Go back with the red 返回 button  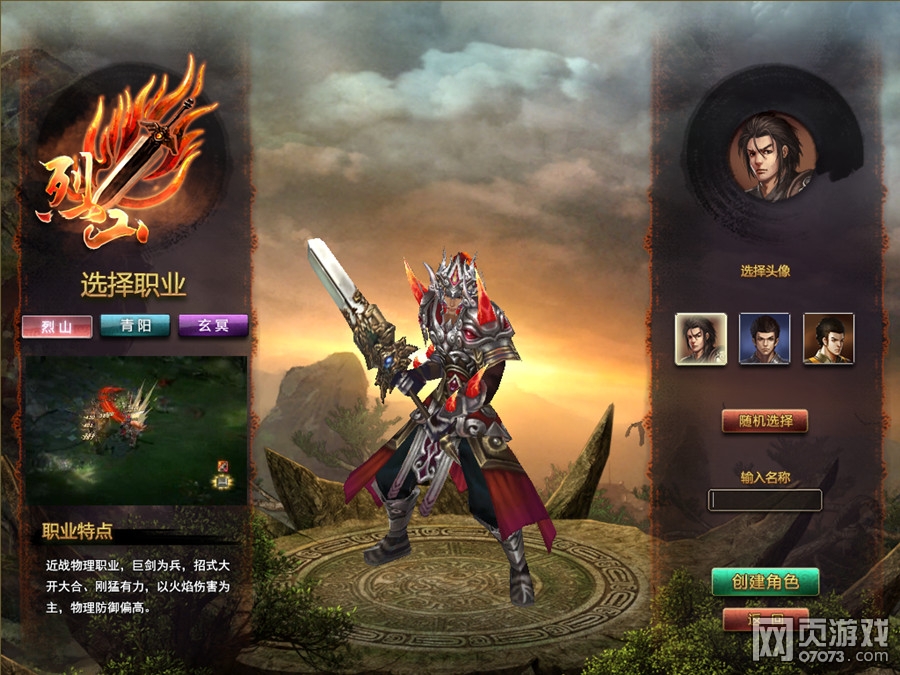click(x=765, y=620)
